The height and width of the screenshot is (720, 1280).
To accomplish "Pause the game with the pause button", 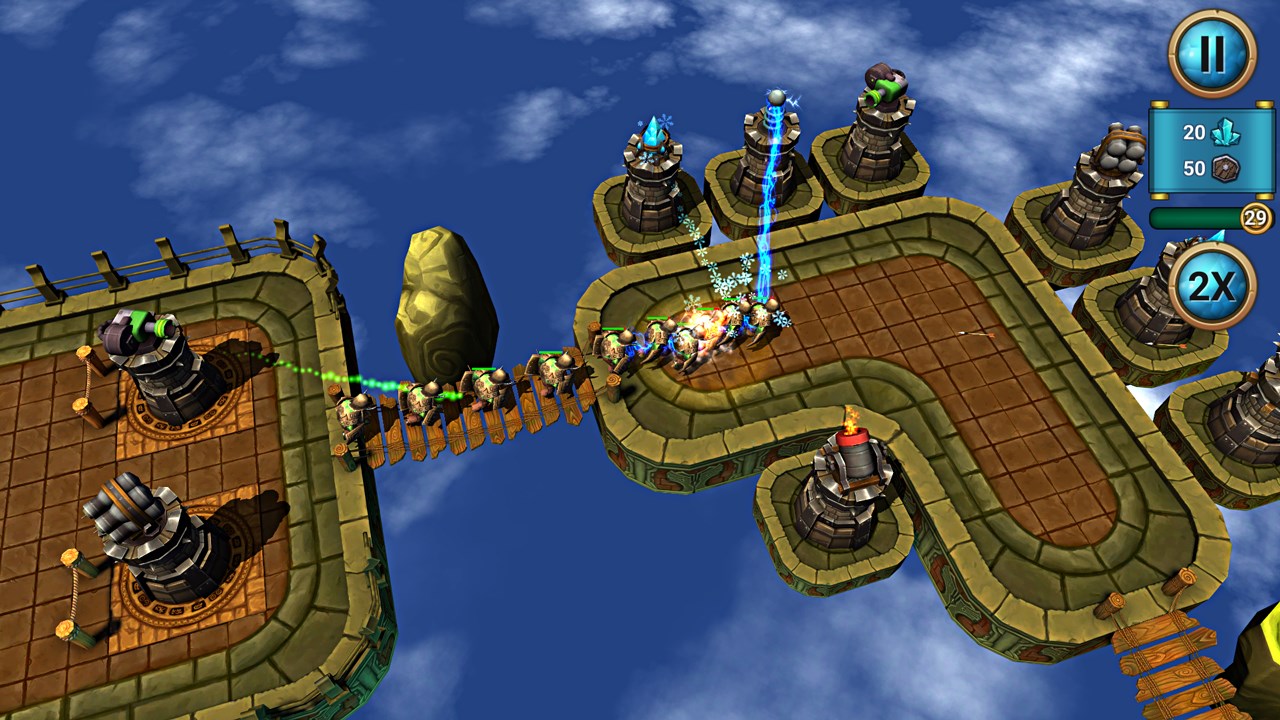I will point(1212,52).
